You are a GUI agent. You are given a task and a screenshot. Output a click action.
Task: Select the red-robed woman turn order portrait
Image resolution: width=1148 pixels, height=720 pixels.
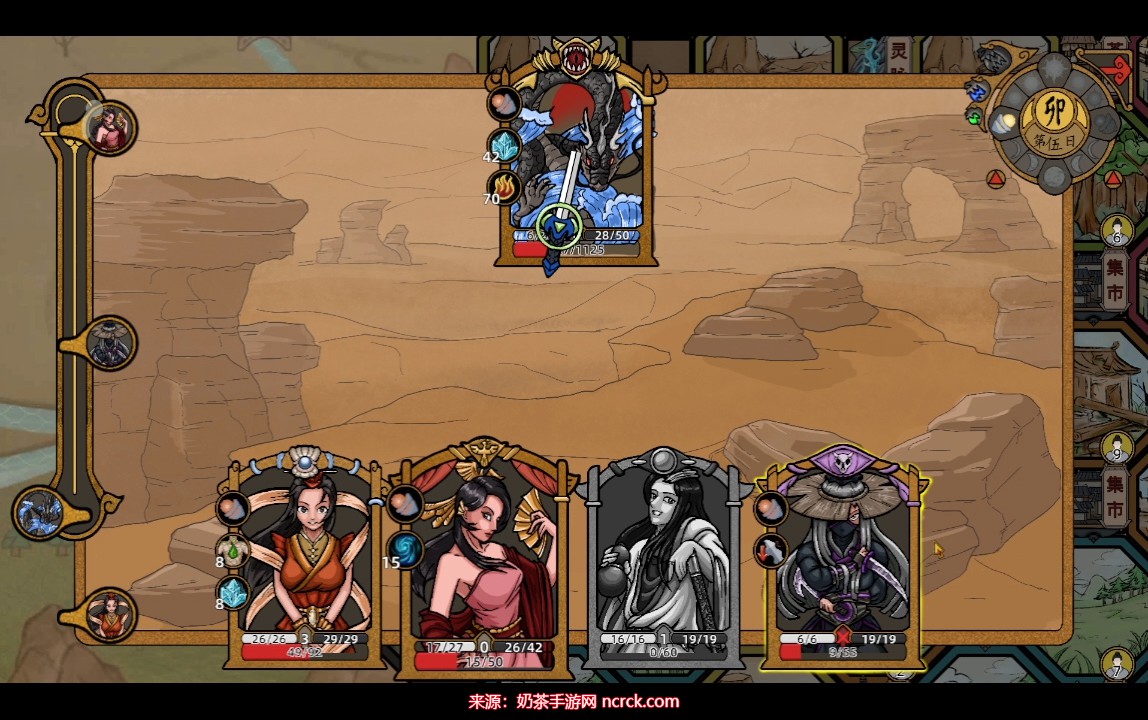tap(109, 615)
